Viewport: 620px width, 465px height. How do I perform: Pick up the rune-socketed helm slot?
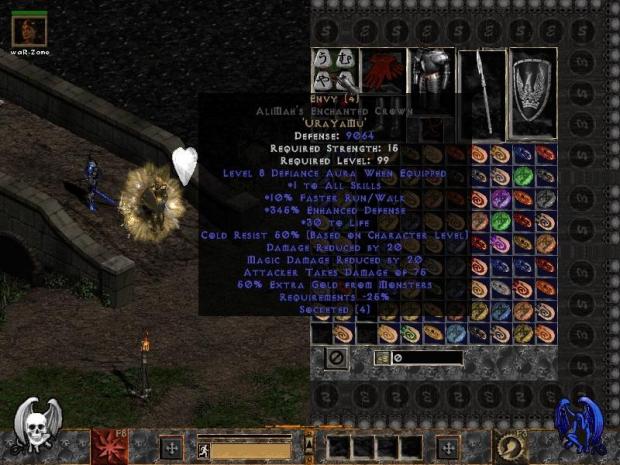[x=334, y=71]
